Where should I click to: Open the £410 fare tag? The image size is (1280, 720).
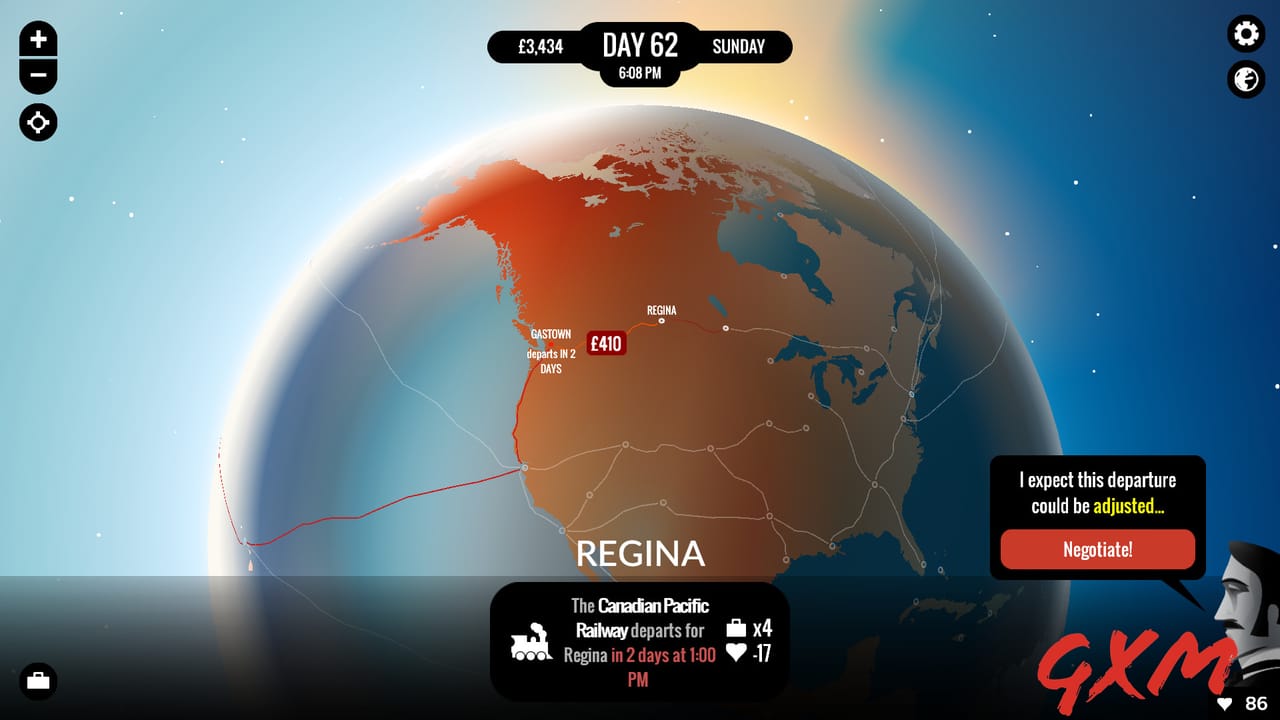[x=606, y=342]
